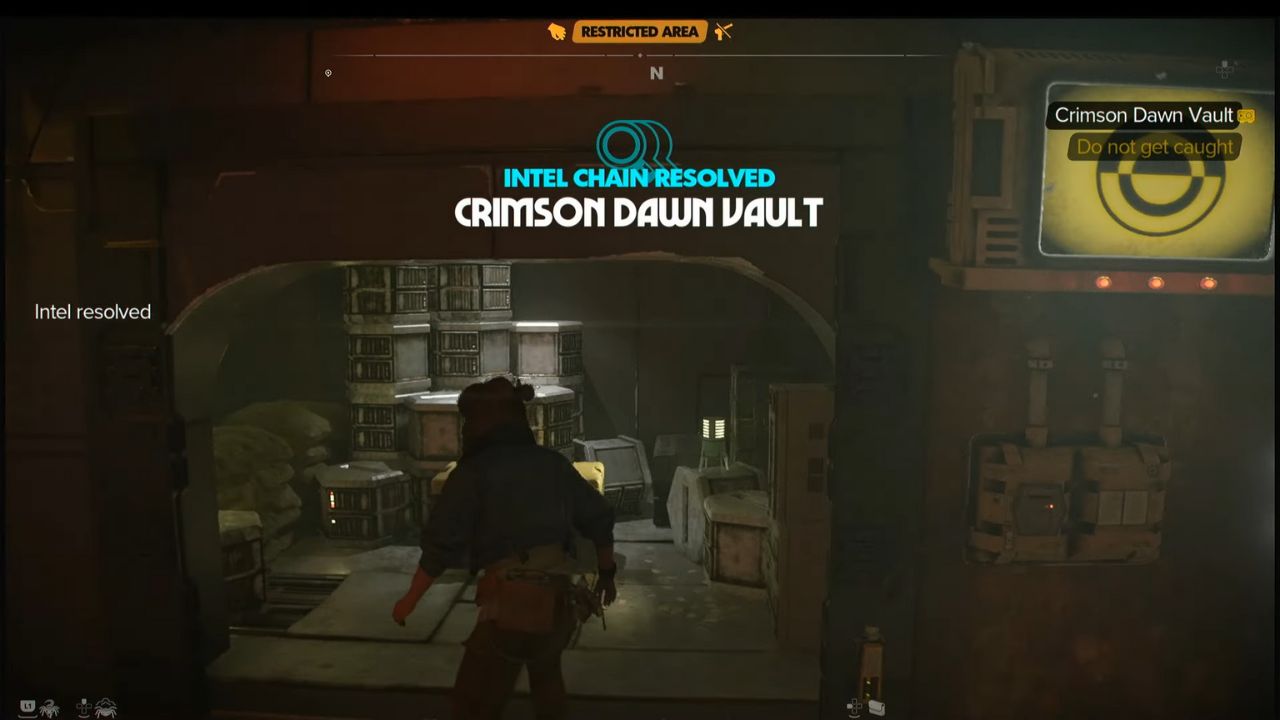Click the Restricted Area banner
Image resolution: width=1280 pixels, height=720 pixels.
(641, 31)
